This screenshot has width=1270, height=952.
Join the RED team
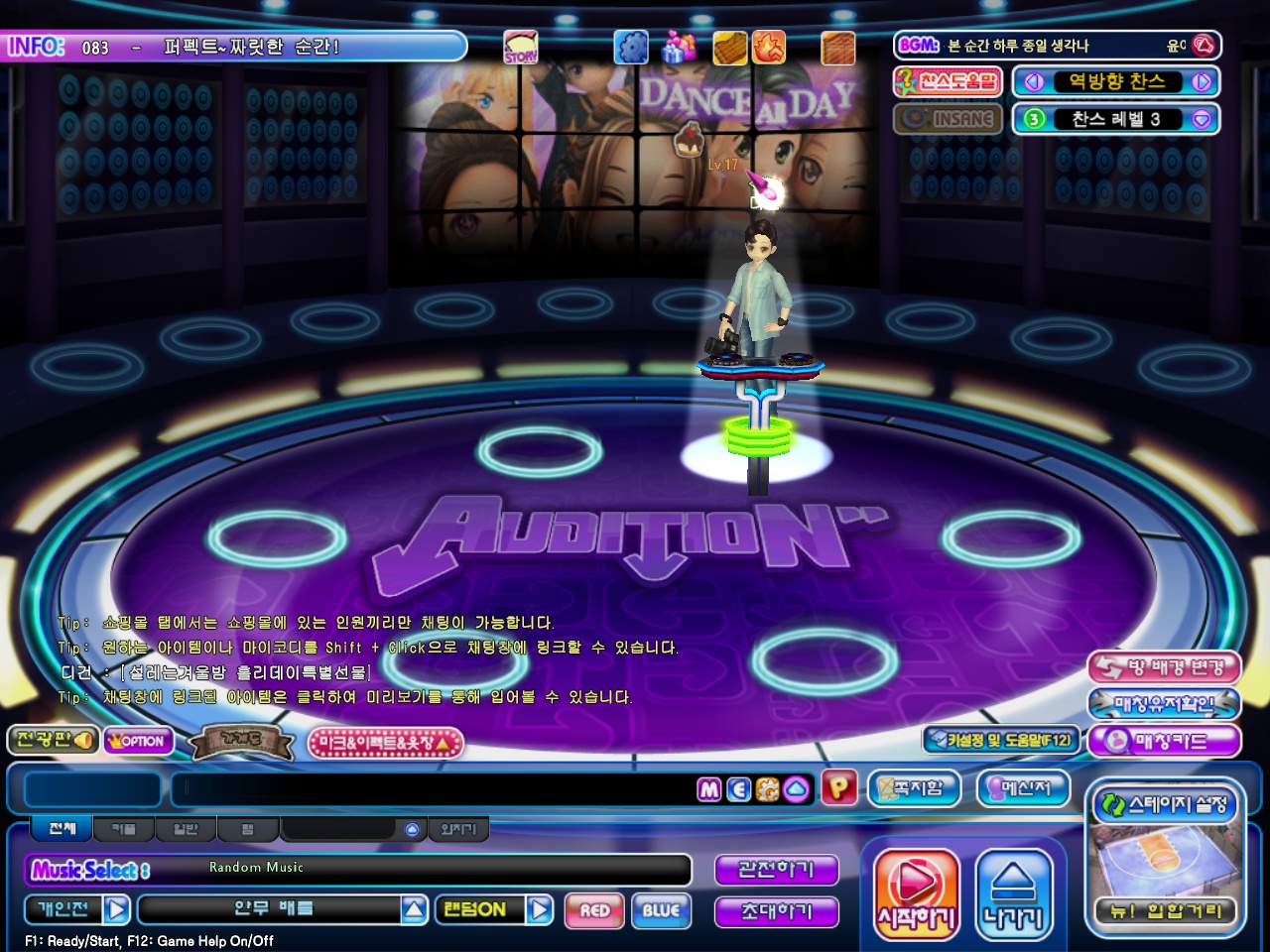point(594,910)
